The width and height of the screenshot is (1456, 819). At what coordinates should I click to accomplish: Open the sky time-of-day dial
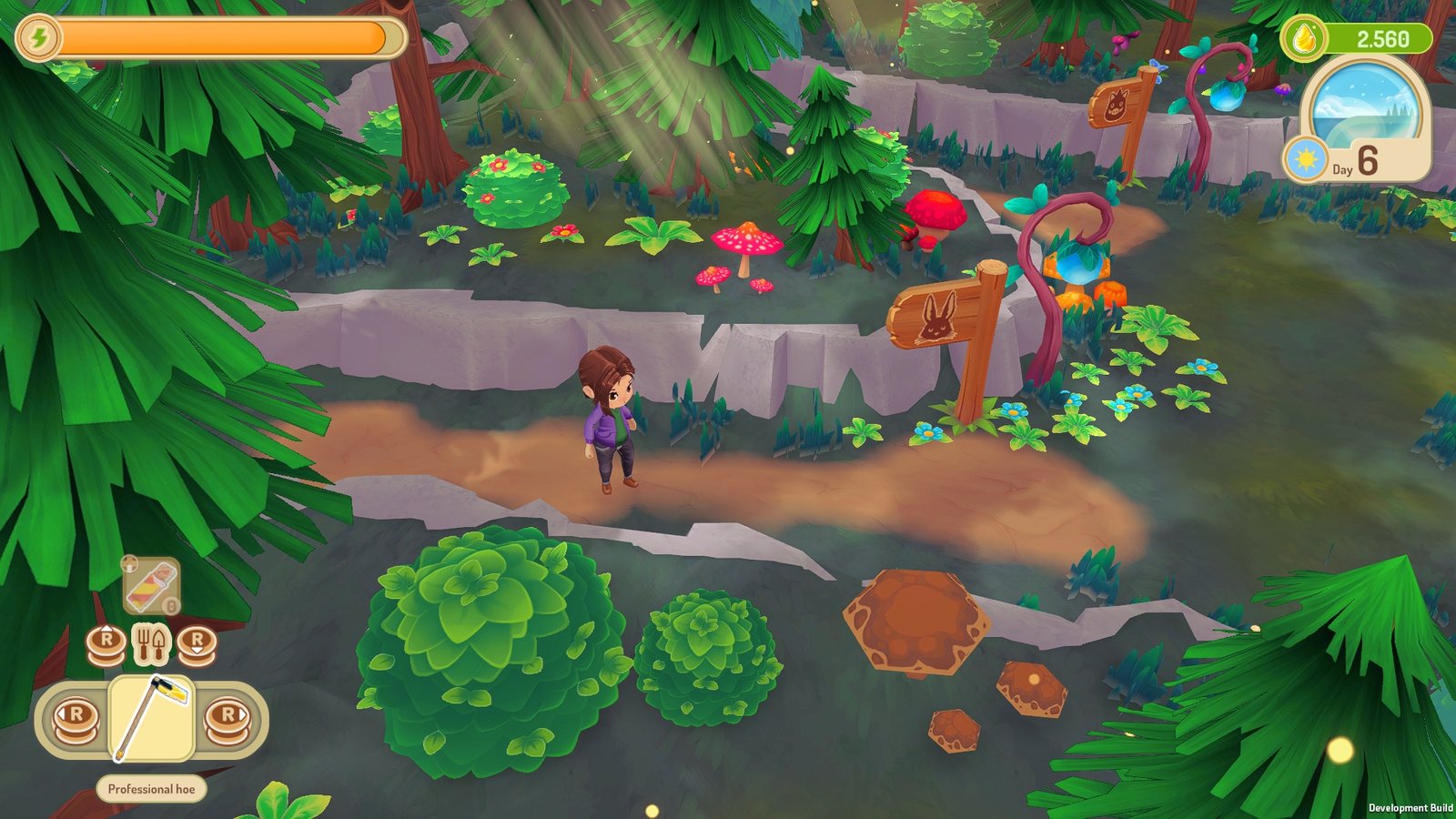(1364, 102)
